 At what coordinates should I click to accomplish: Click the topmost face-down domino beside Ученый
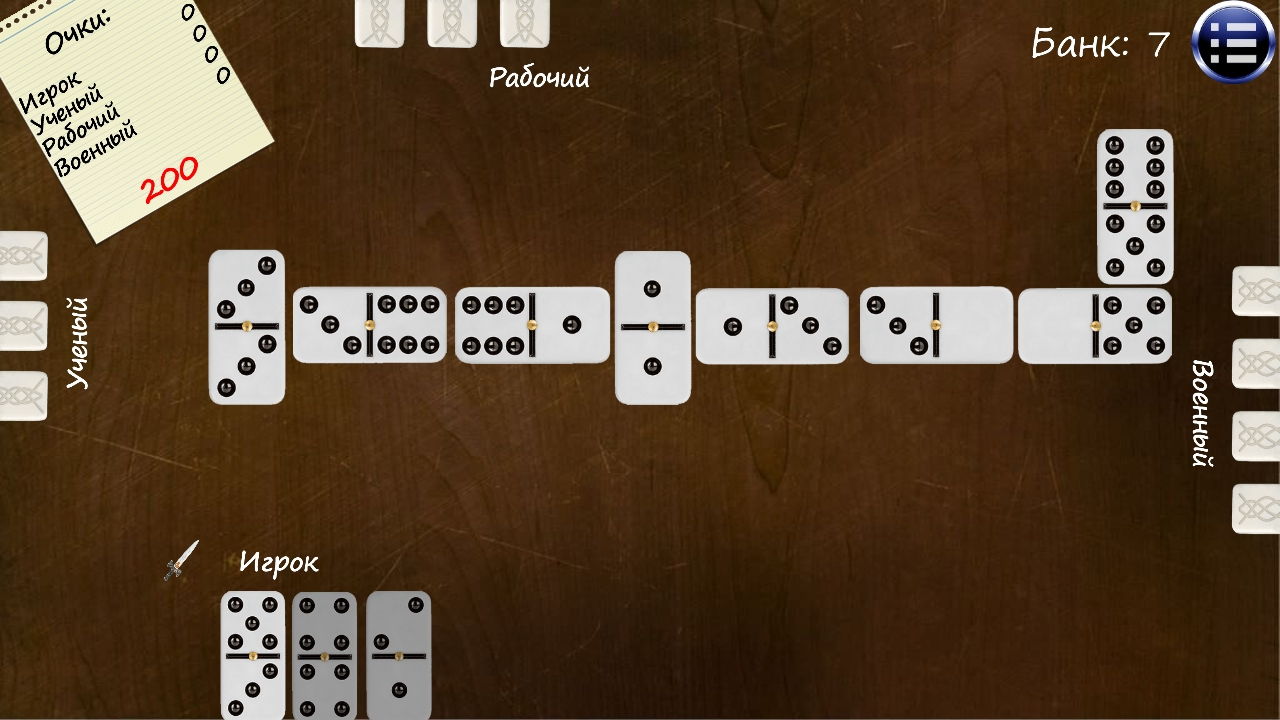tap(22, 255)
